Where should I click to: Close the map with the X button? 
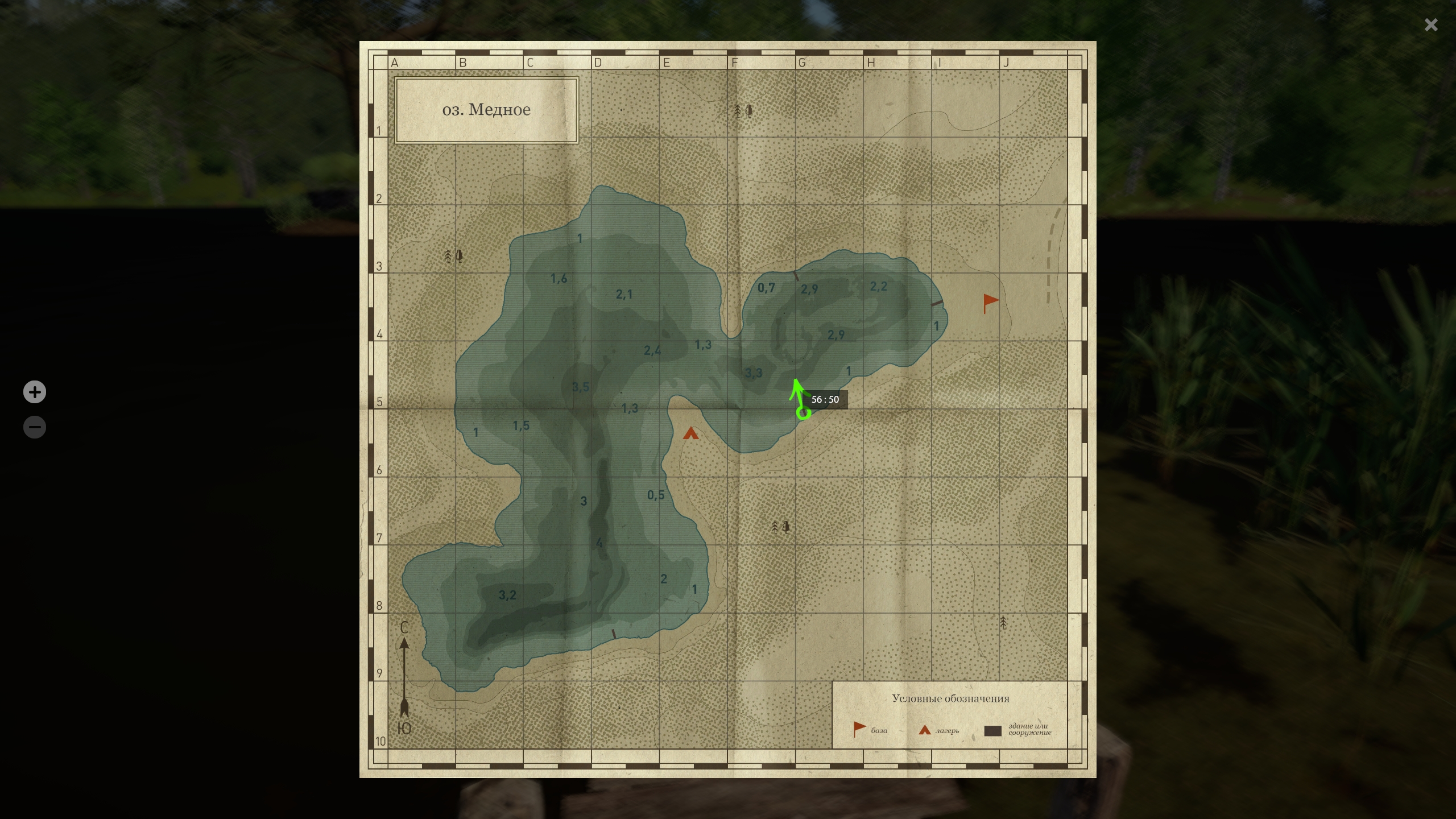point(1431,25)
